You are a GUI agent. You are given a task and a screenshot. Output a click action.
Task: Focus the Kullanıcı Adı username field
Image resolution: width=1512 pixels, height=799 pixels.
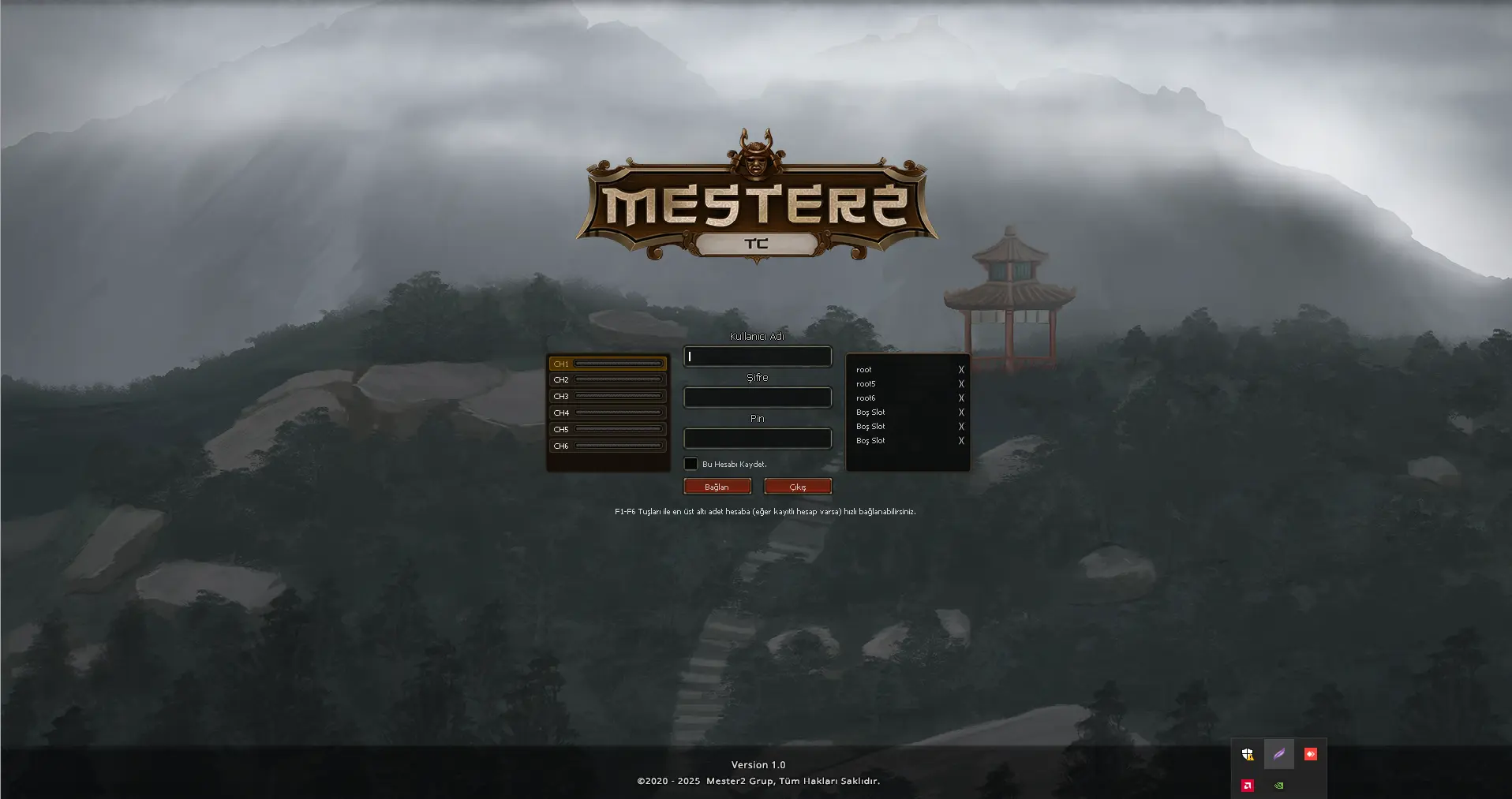(758, 357)
